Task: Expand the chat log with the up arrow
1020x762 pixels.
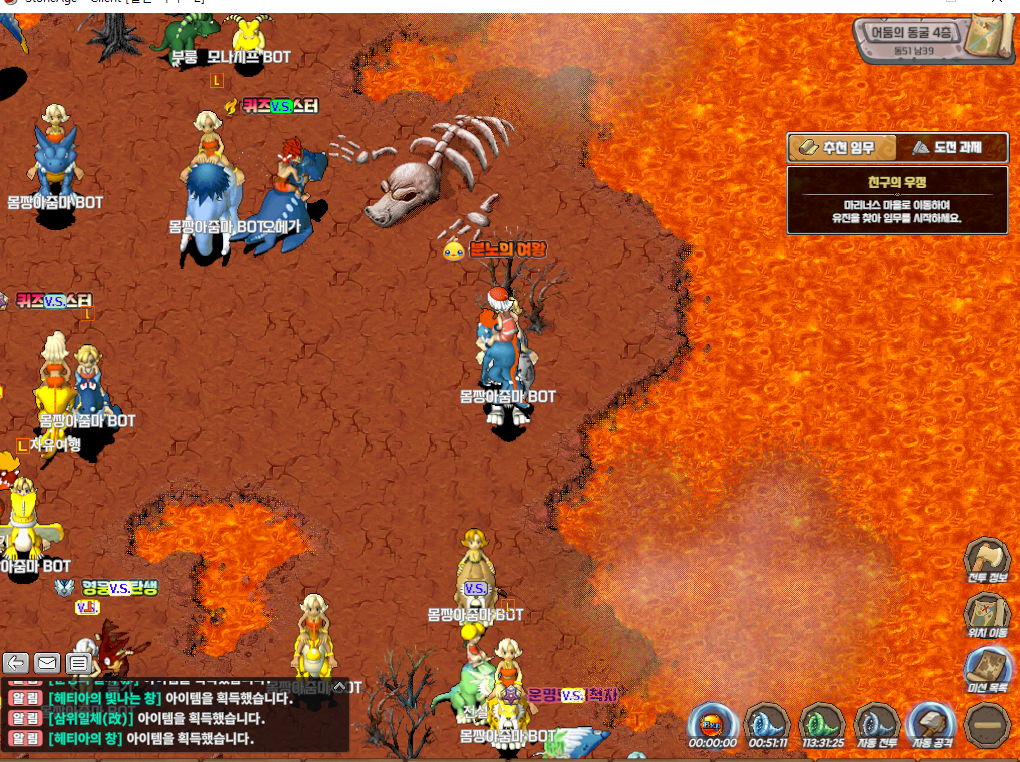Action: coord(339,687)
